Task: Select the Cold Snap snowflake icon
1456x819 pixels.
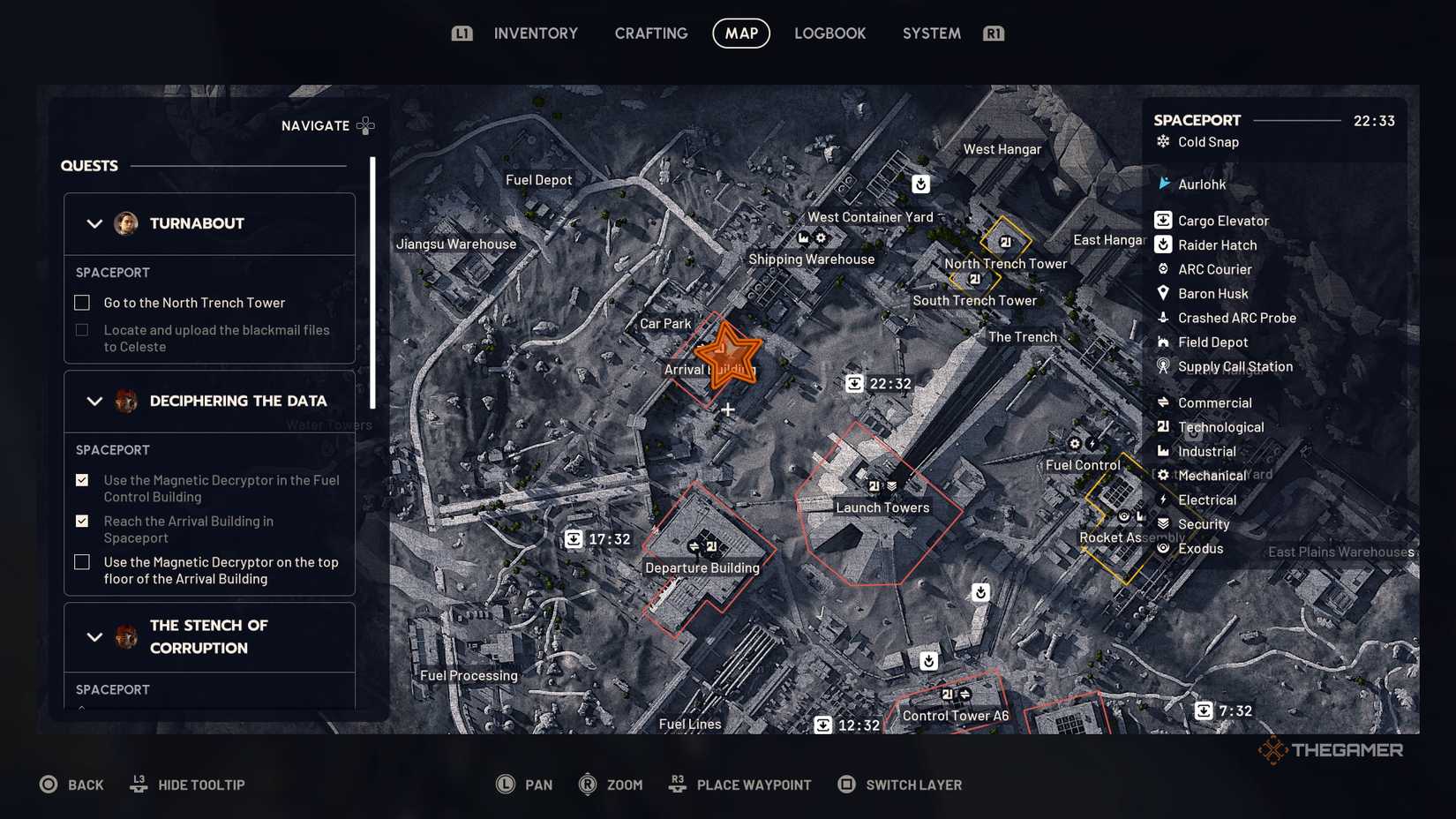Action: tap(1164, 141)
